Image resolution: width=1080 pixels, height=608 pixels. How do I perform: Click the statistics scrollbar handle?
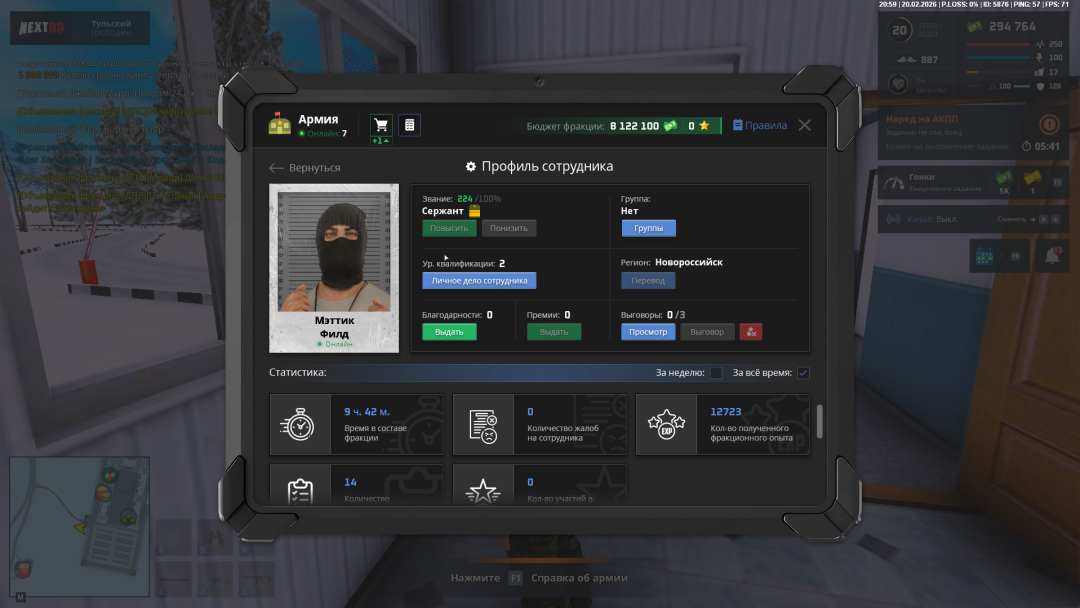coord(820,421)
